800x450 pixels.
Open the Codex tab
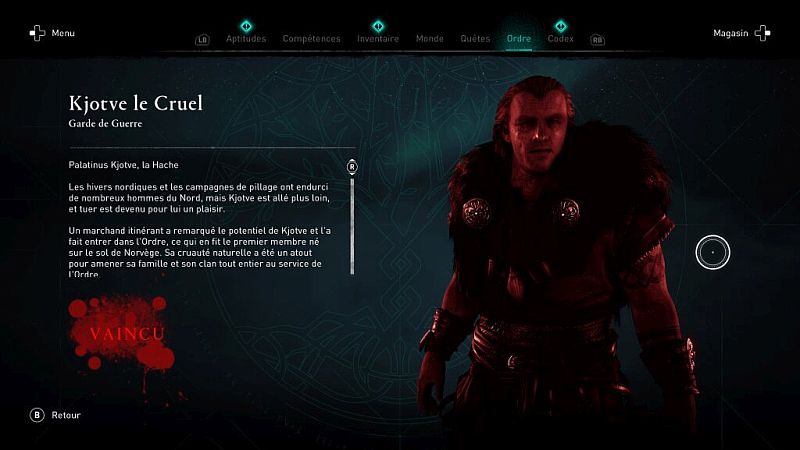pos(560,39)
